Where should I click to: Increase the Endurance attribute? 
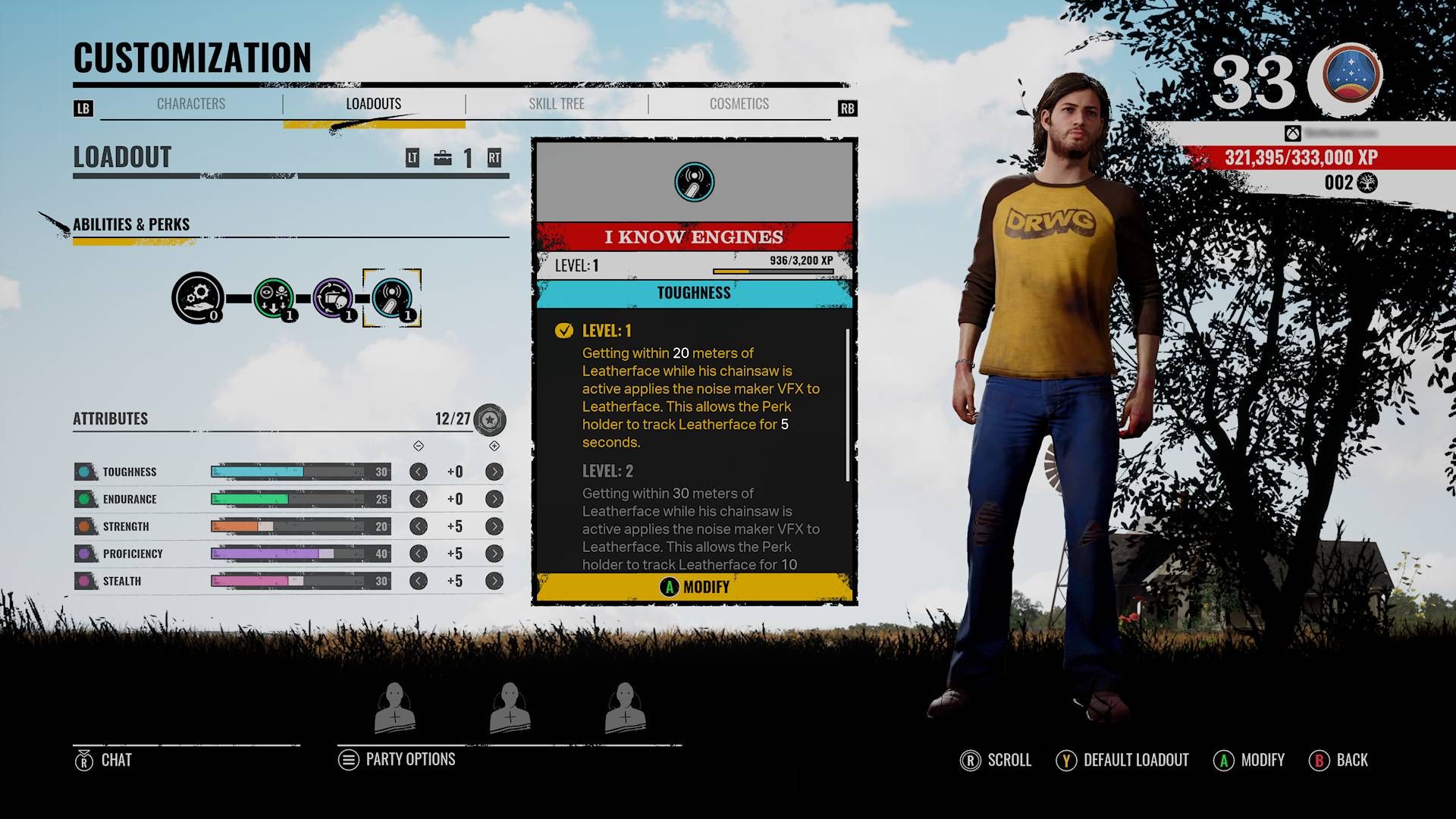coord(494,499)
